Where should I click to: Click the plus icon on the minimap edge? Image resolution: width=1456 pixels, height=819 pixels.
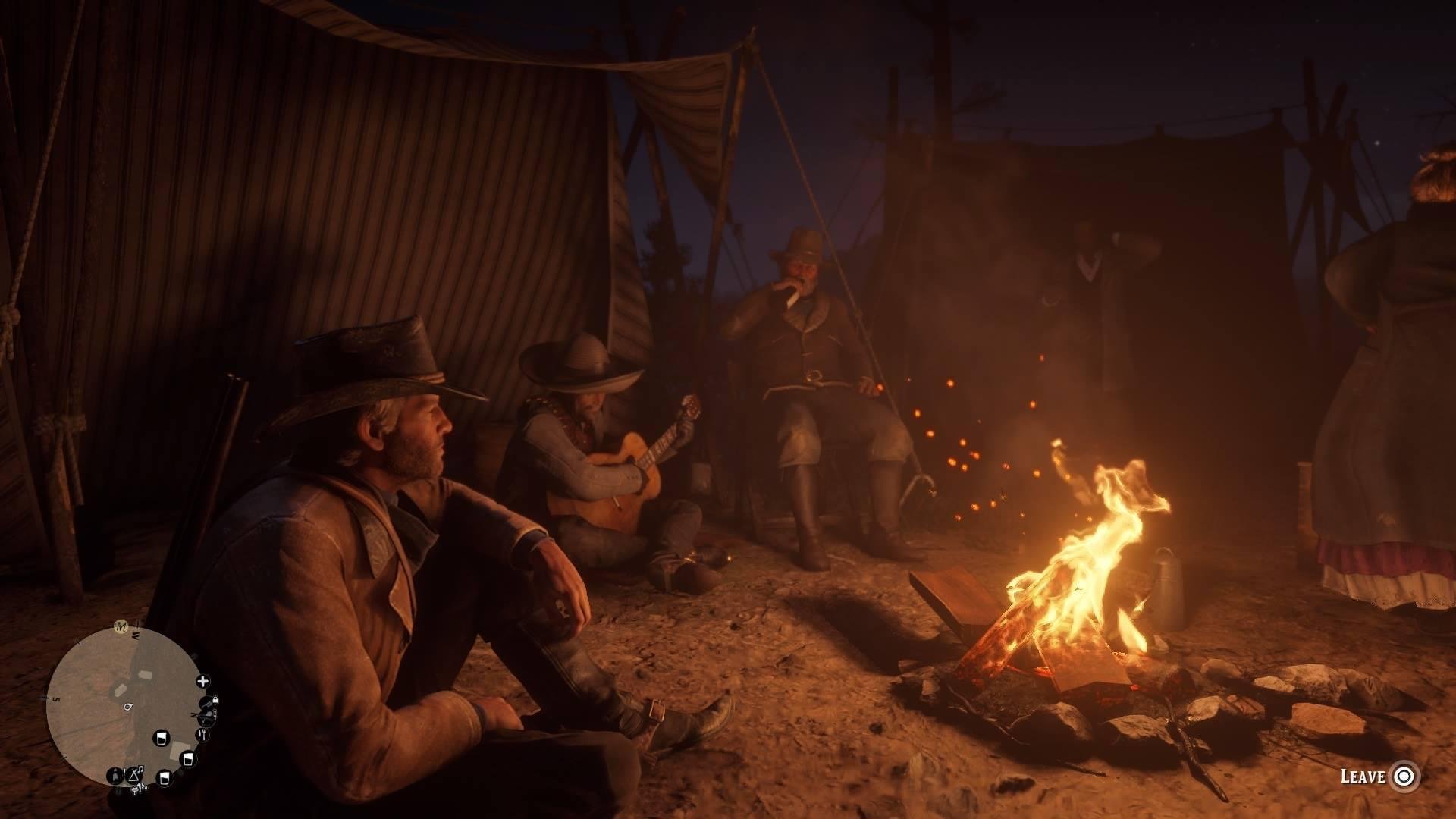click(203, 681)
